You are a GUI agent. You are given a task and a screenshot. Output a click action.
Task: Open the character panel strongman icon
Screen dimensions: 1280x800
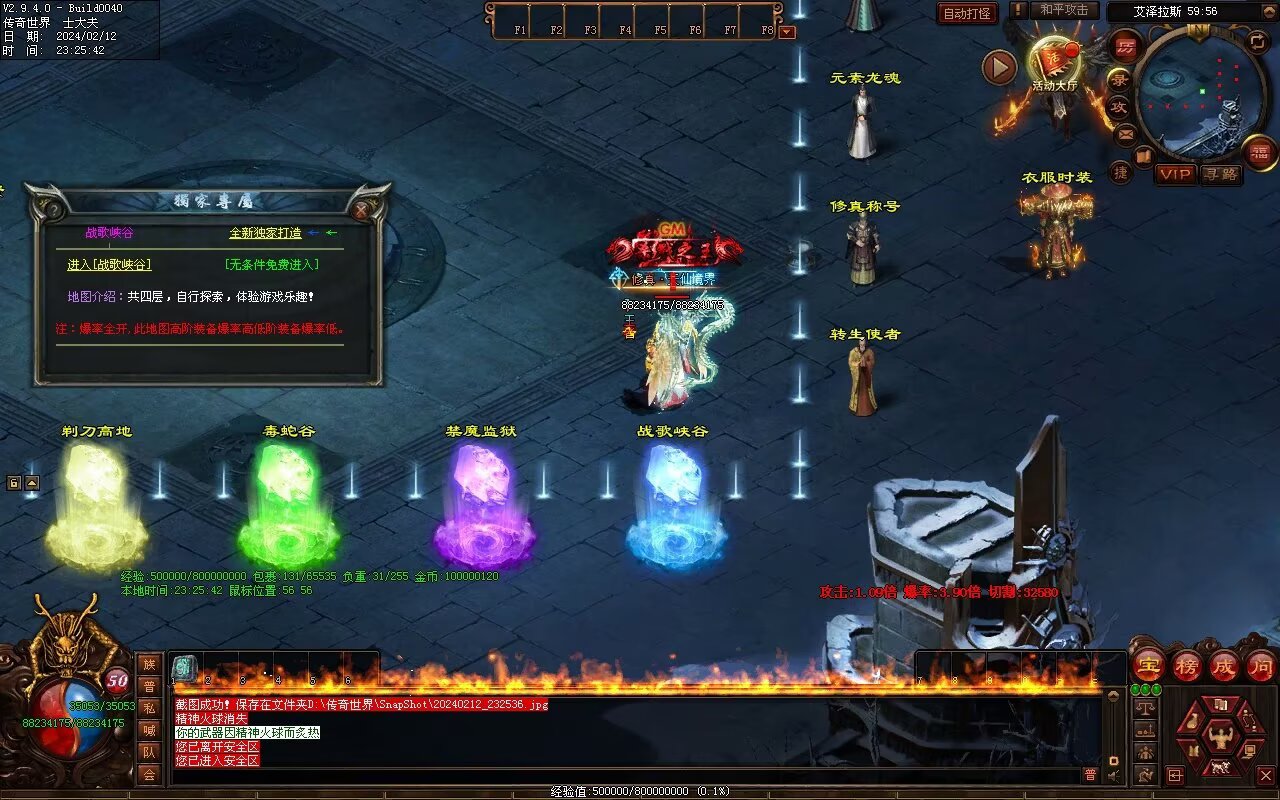[1219, 739]
